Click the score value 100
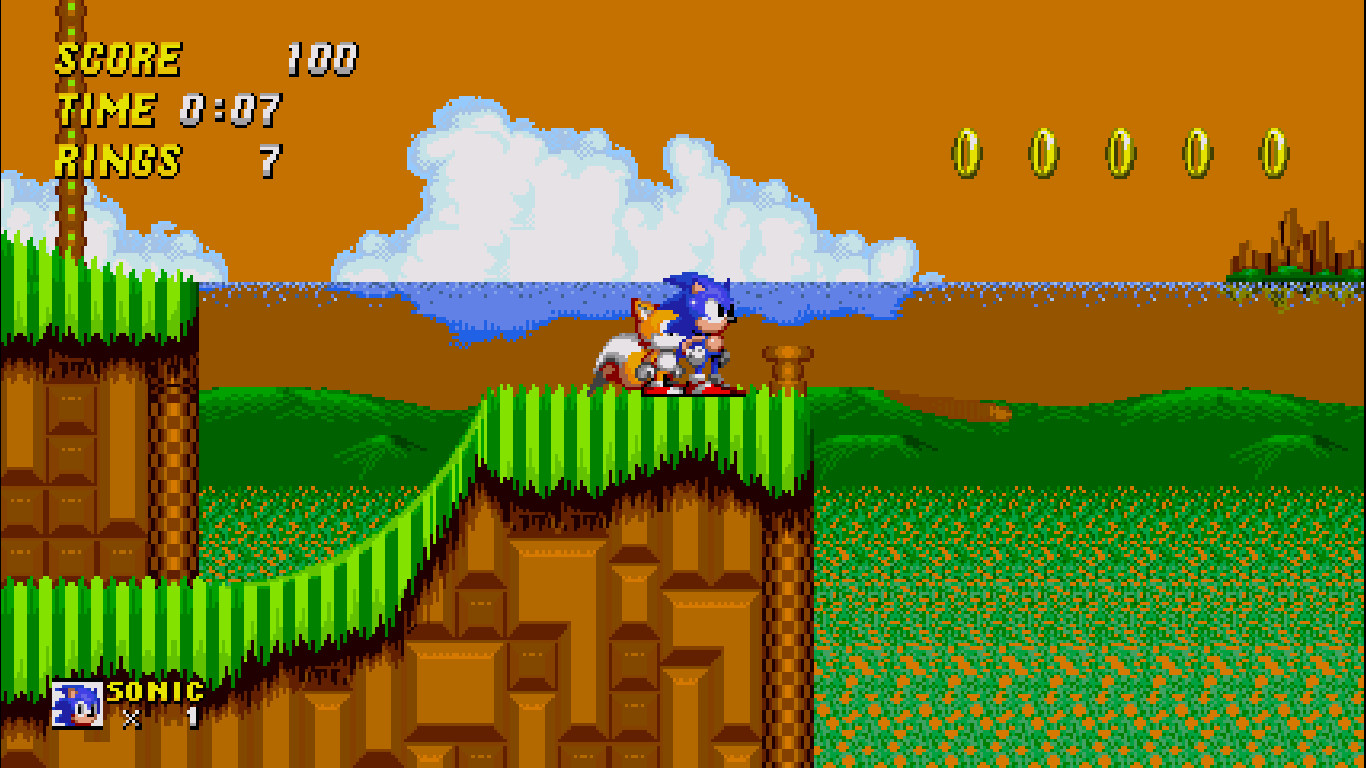 [x=323, y=58]
